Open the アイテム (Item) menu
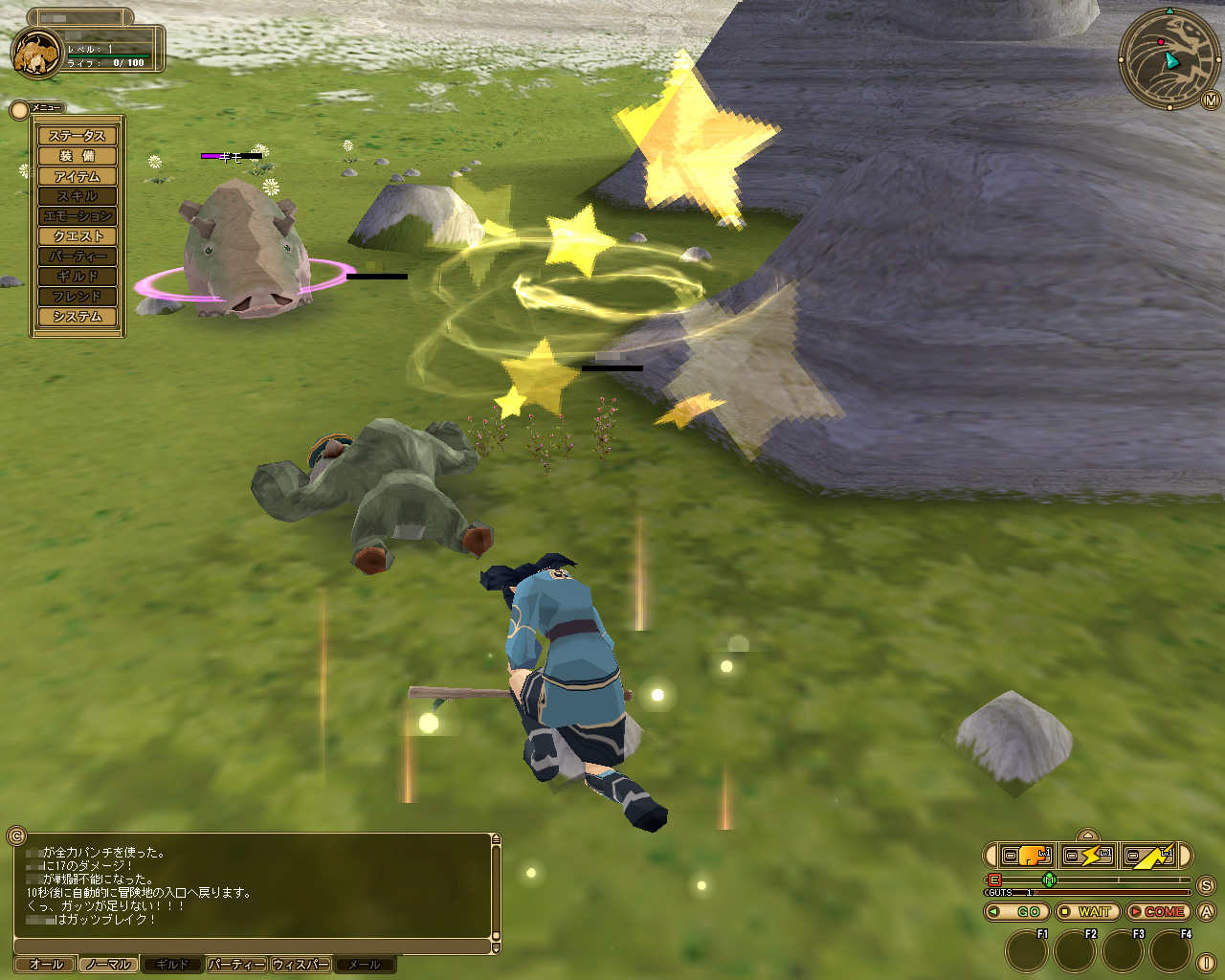 click(x=78, y=176)
